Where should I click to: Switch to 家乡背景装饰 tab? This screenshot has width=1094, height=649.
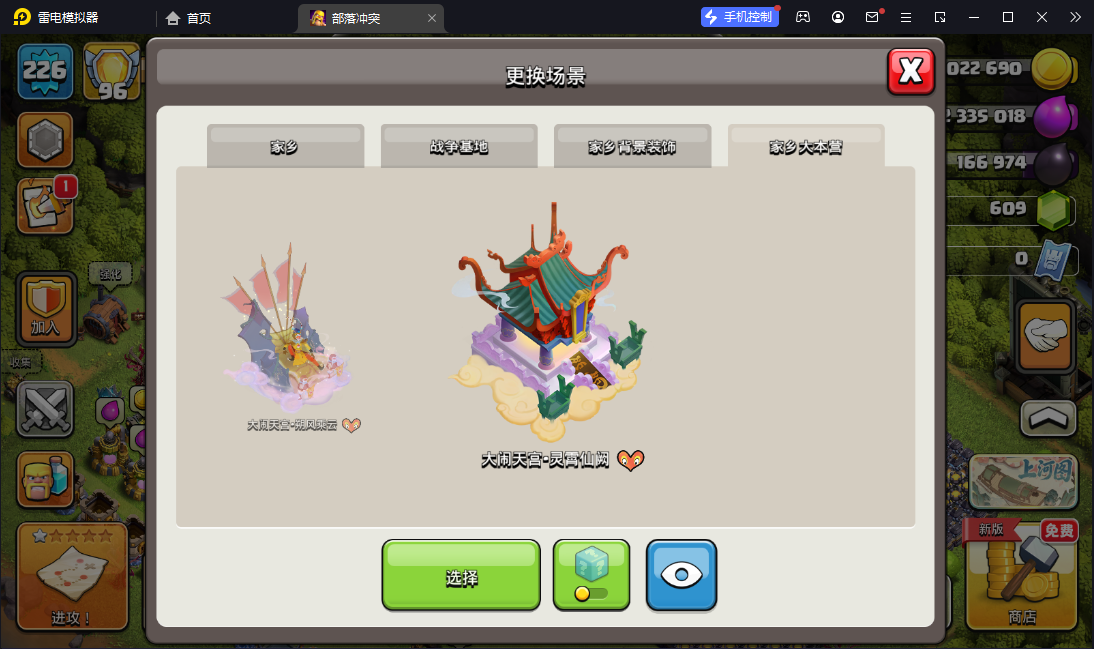[632, 147]
